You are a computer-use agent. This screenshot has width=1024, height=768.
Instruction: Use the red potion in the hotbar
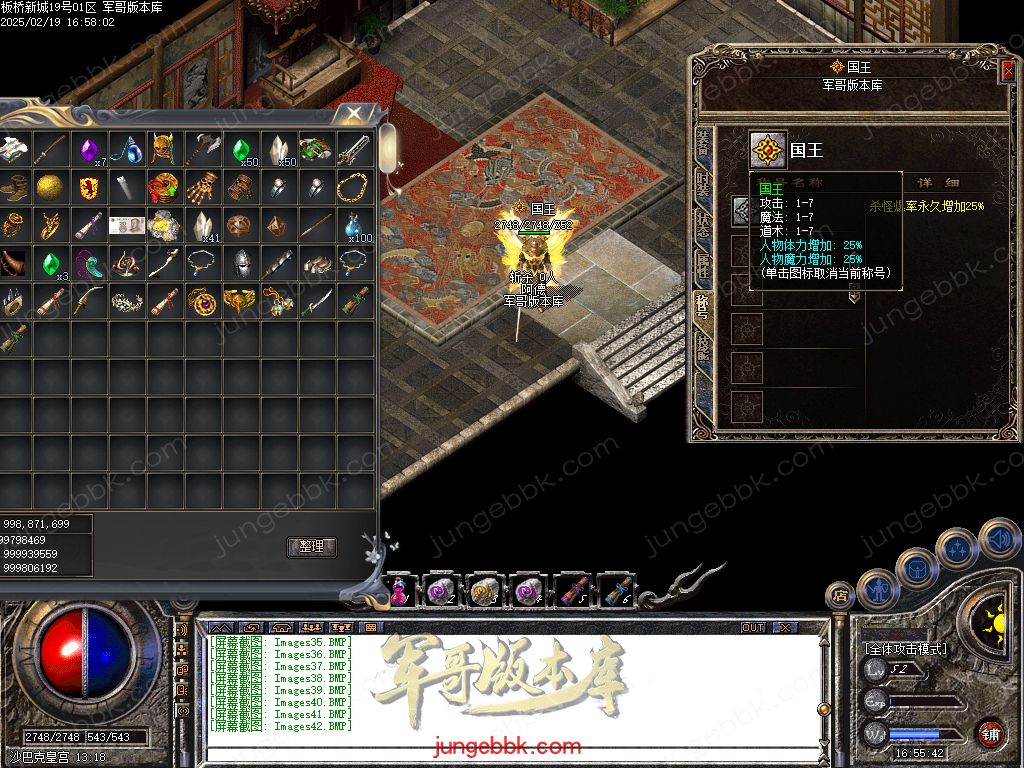click(399, 591)
